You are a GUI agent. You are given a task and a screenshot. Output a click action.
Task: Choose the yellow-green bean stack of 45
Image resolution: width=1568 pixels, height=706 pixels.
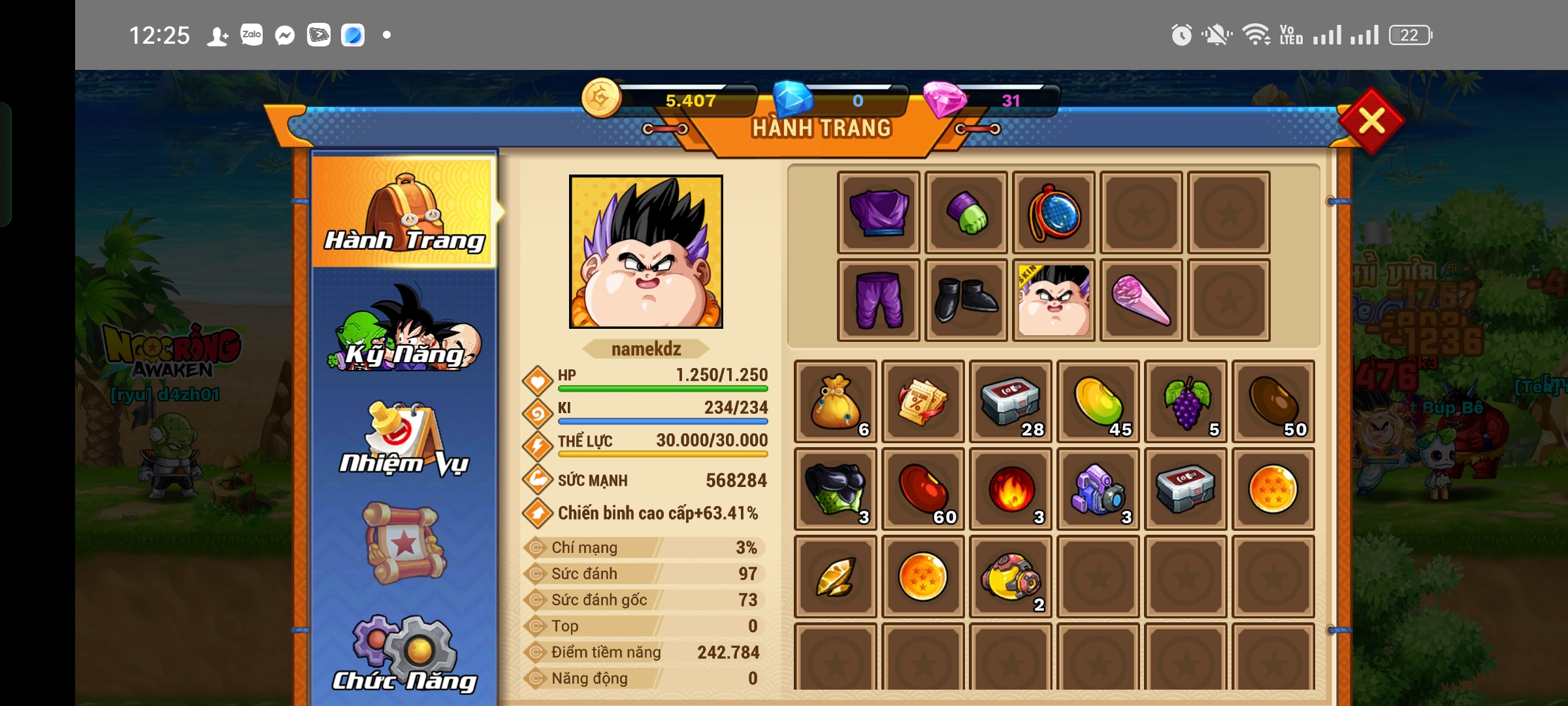1099,401
